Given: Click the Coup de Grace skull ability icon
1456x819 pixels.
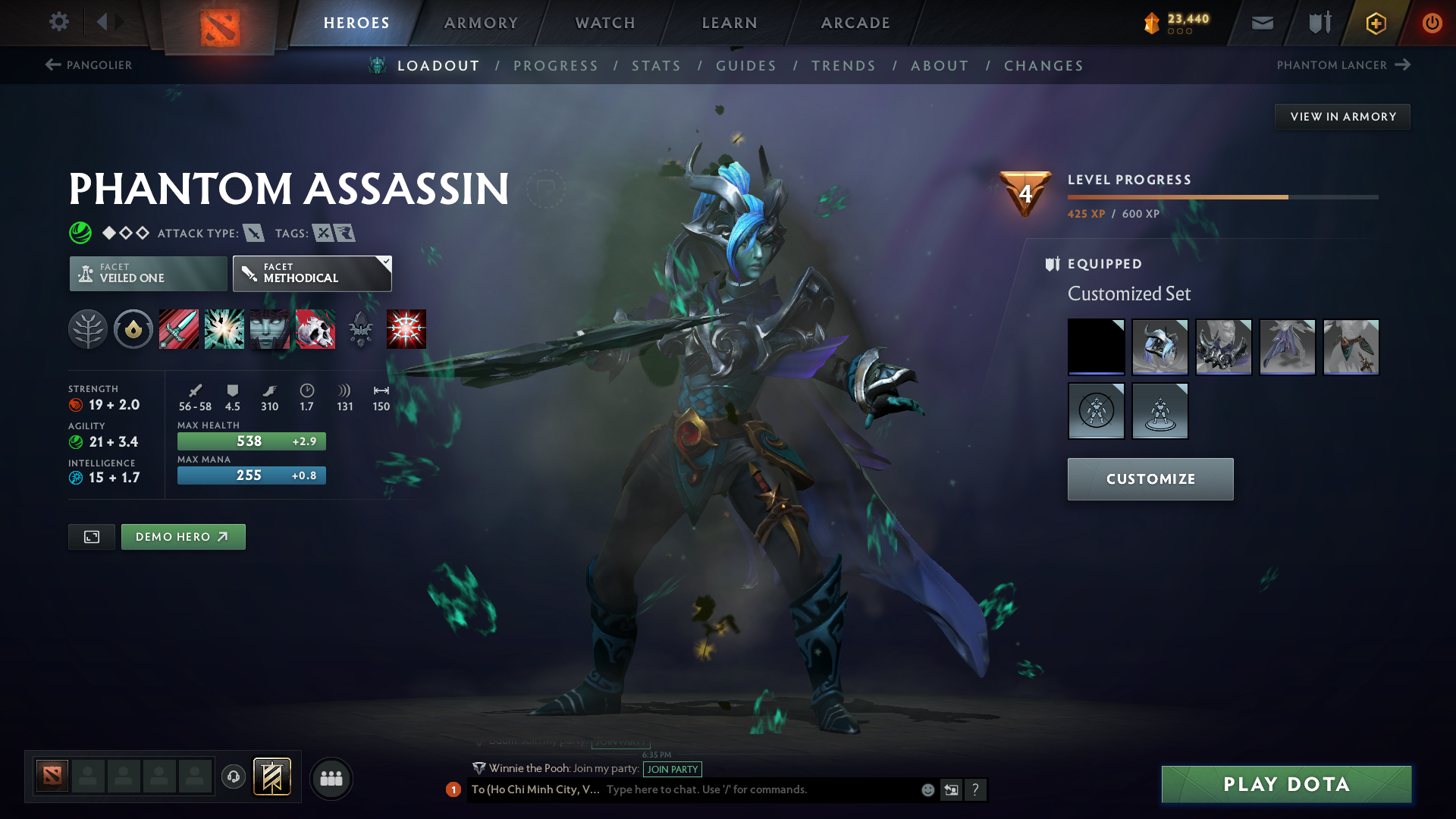Looking at the screenshot, I should coord(315,329).
